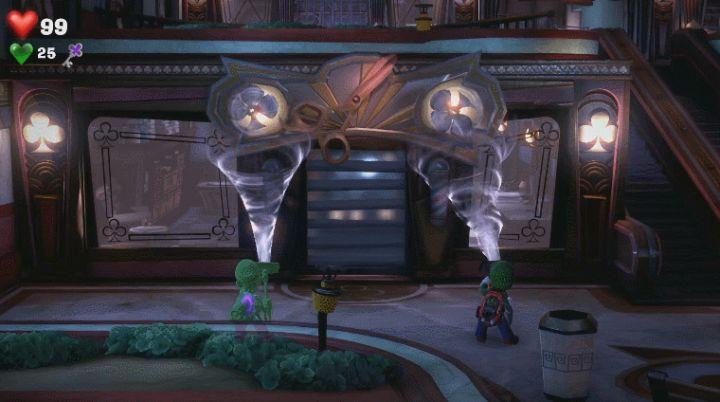Click Luigi's red heart icon
The height and width of the screenshot is (402, 720).
pyautogui.click(x=22, y=23)
